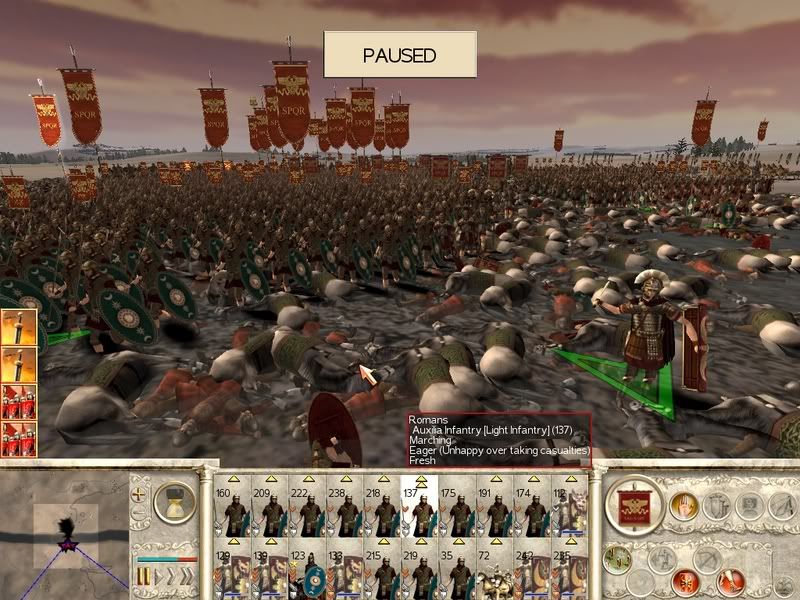Toggle the pause button on the speed controls
The image size is (800, 600).
click(x=143, y=577)
